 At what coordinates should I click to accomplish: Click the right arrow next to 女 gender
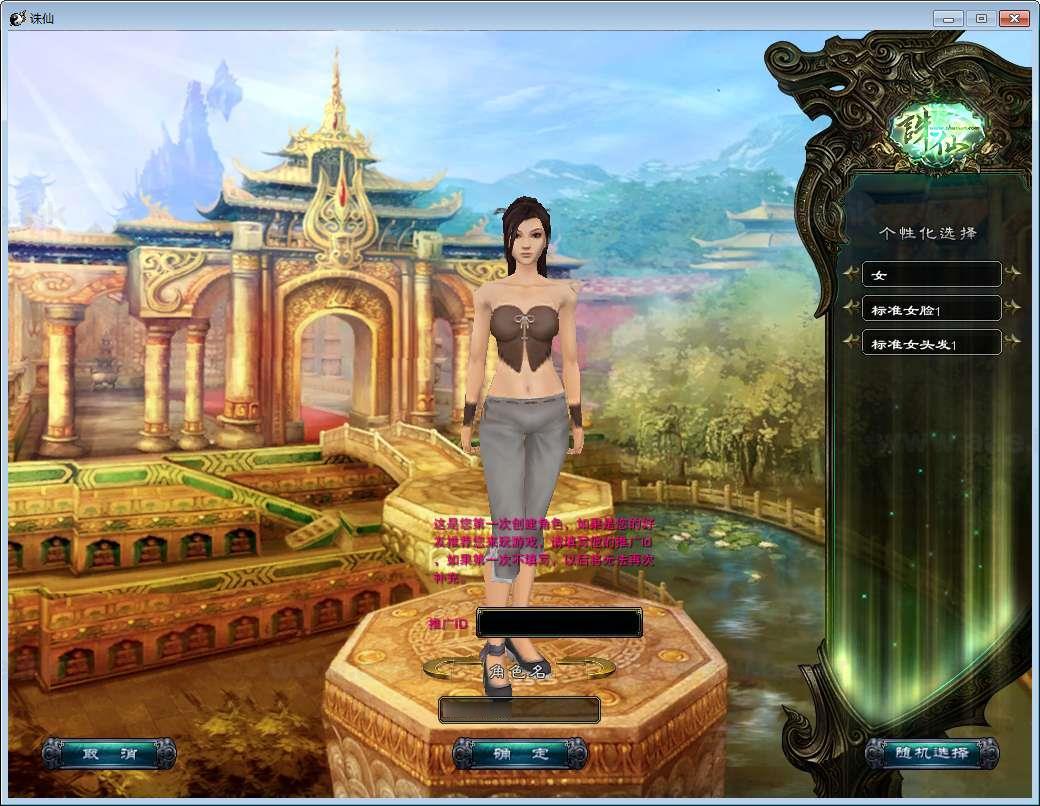(1013, 273)
